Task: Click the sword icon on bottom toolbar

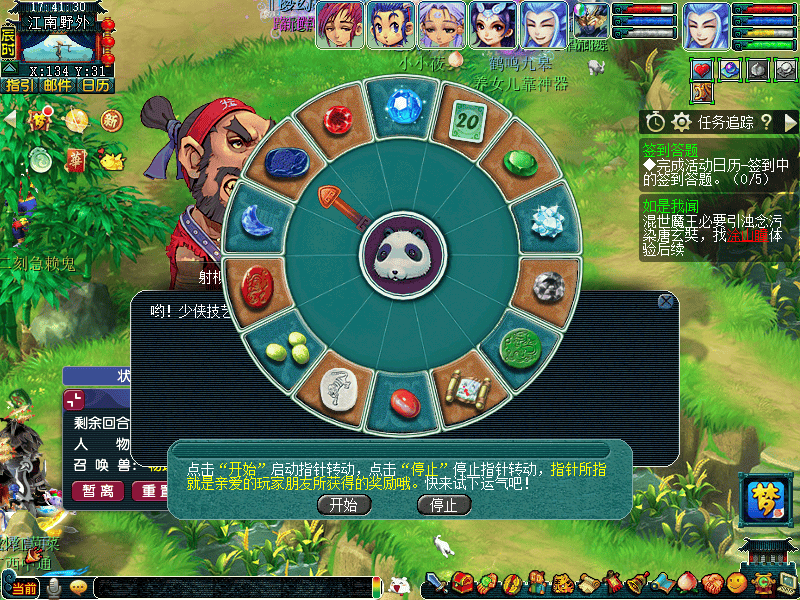Action: point(437,583)
